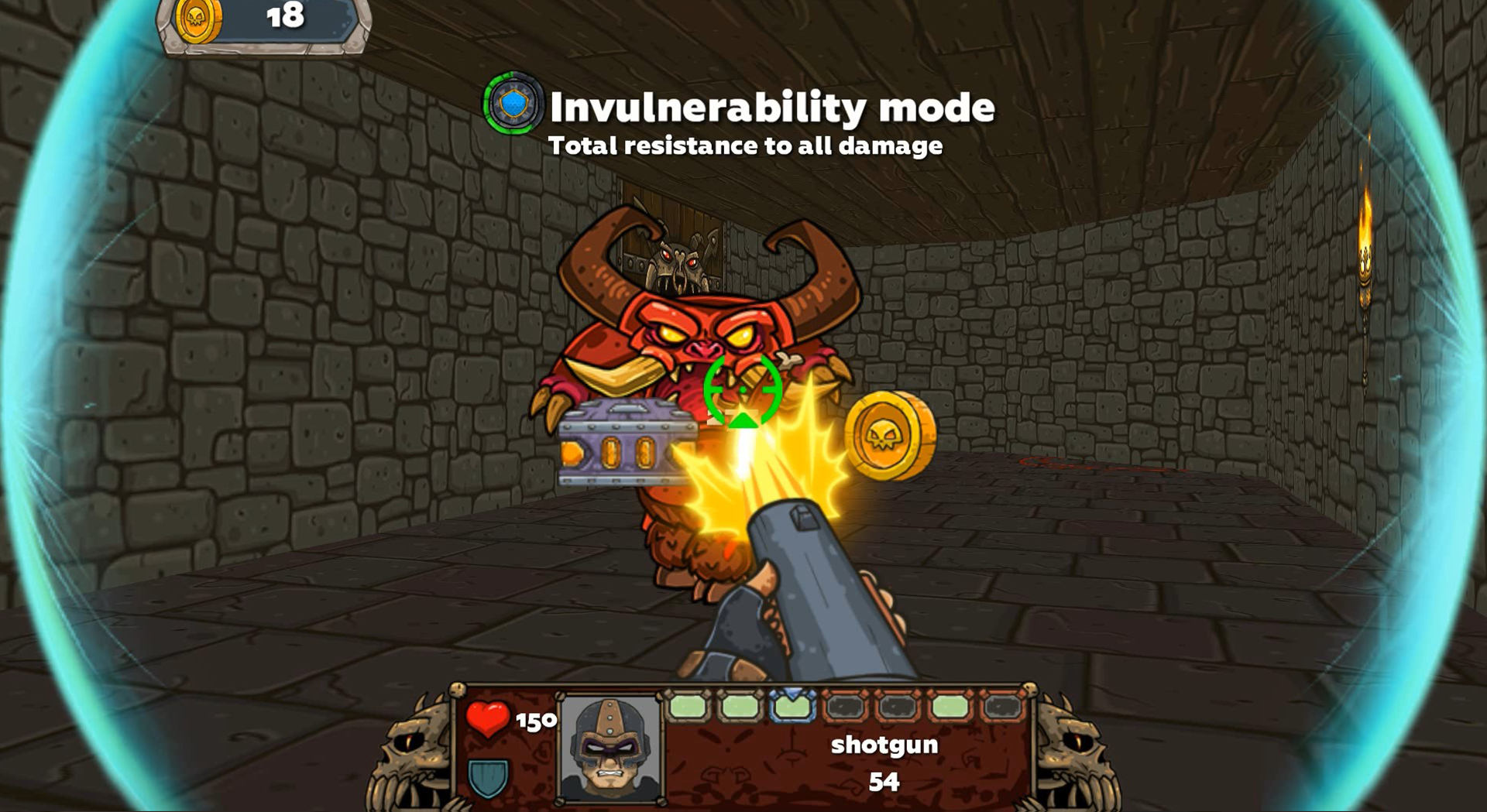Toggle the sixth green weapon slot

click(x=950, y=707)
